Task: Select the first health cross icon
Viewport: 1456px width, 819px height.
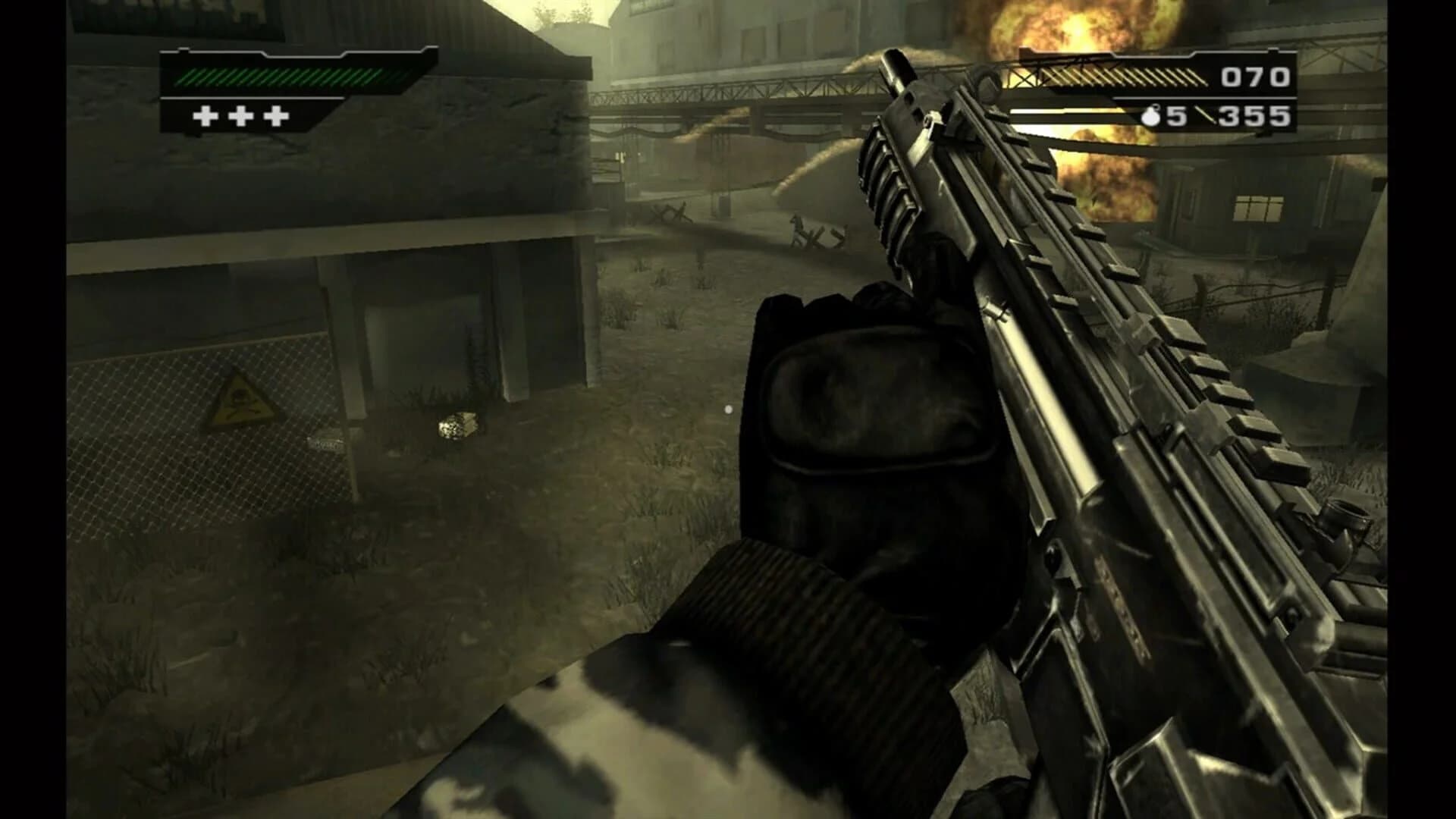Action: [x=206, y=118]
